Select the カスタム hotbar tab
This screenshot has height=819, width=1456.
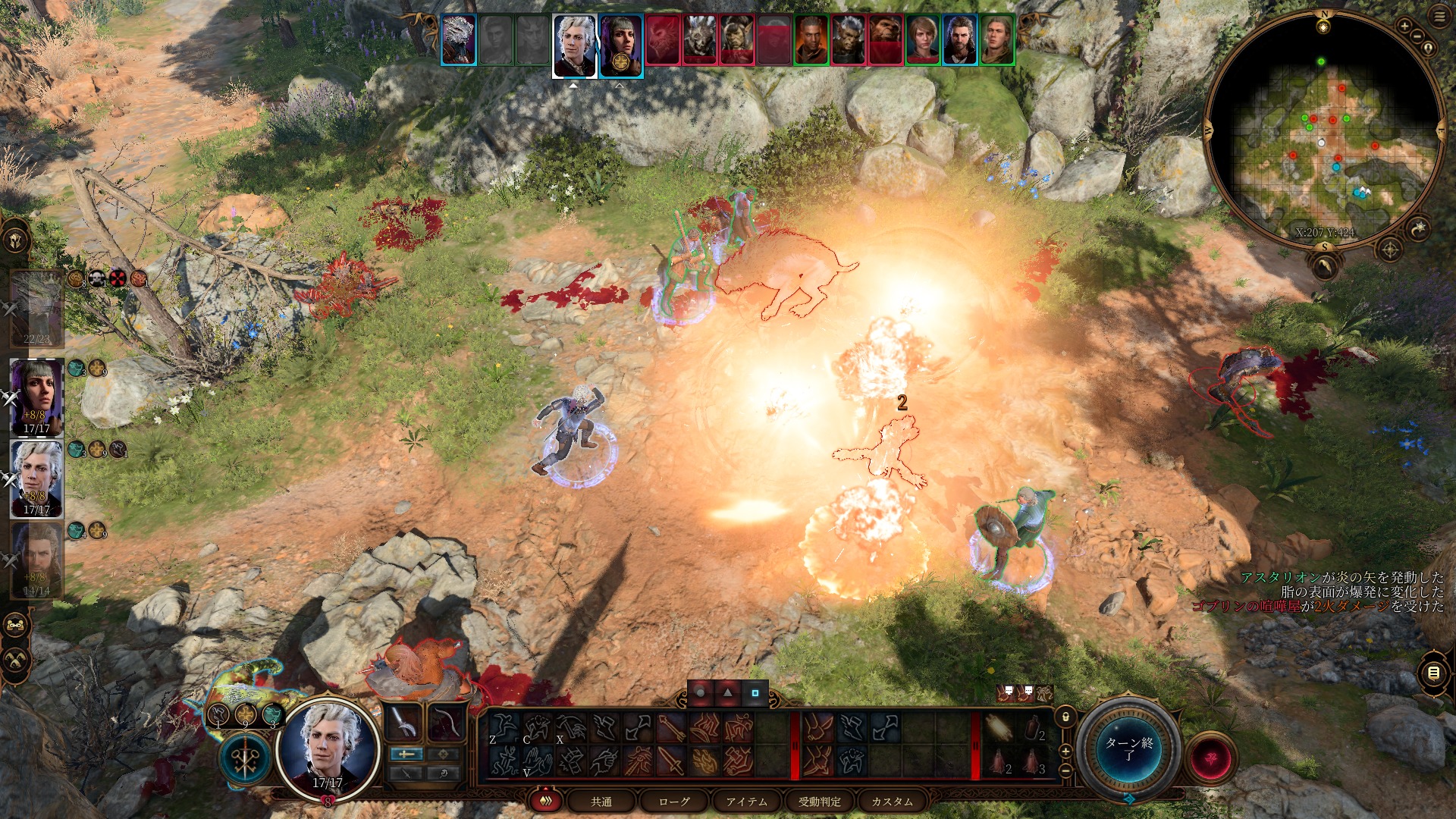(x=893, y=802)
